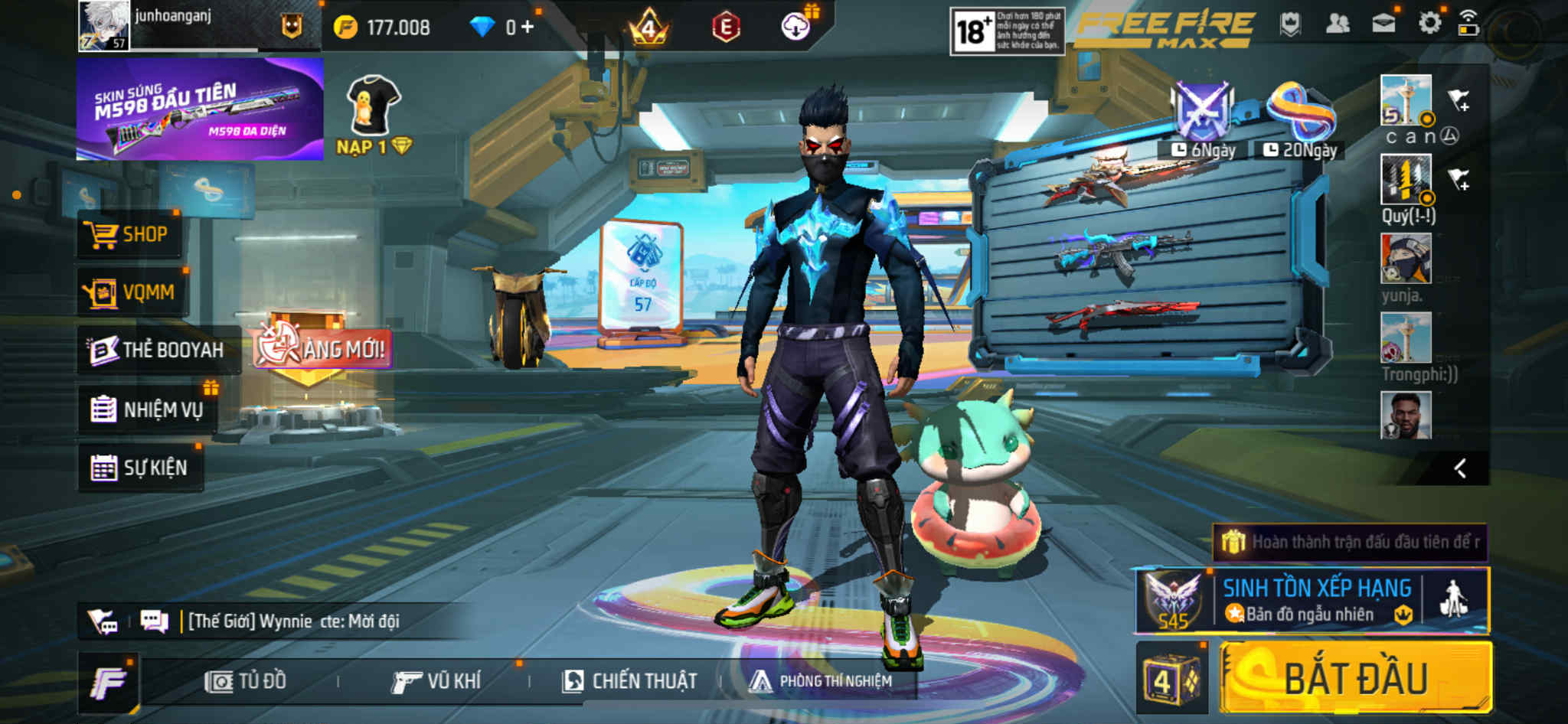View NHIỆM VỤ missions list

click(148, 409)
